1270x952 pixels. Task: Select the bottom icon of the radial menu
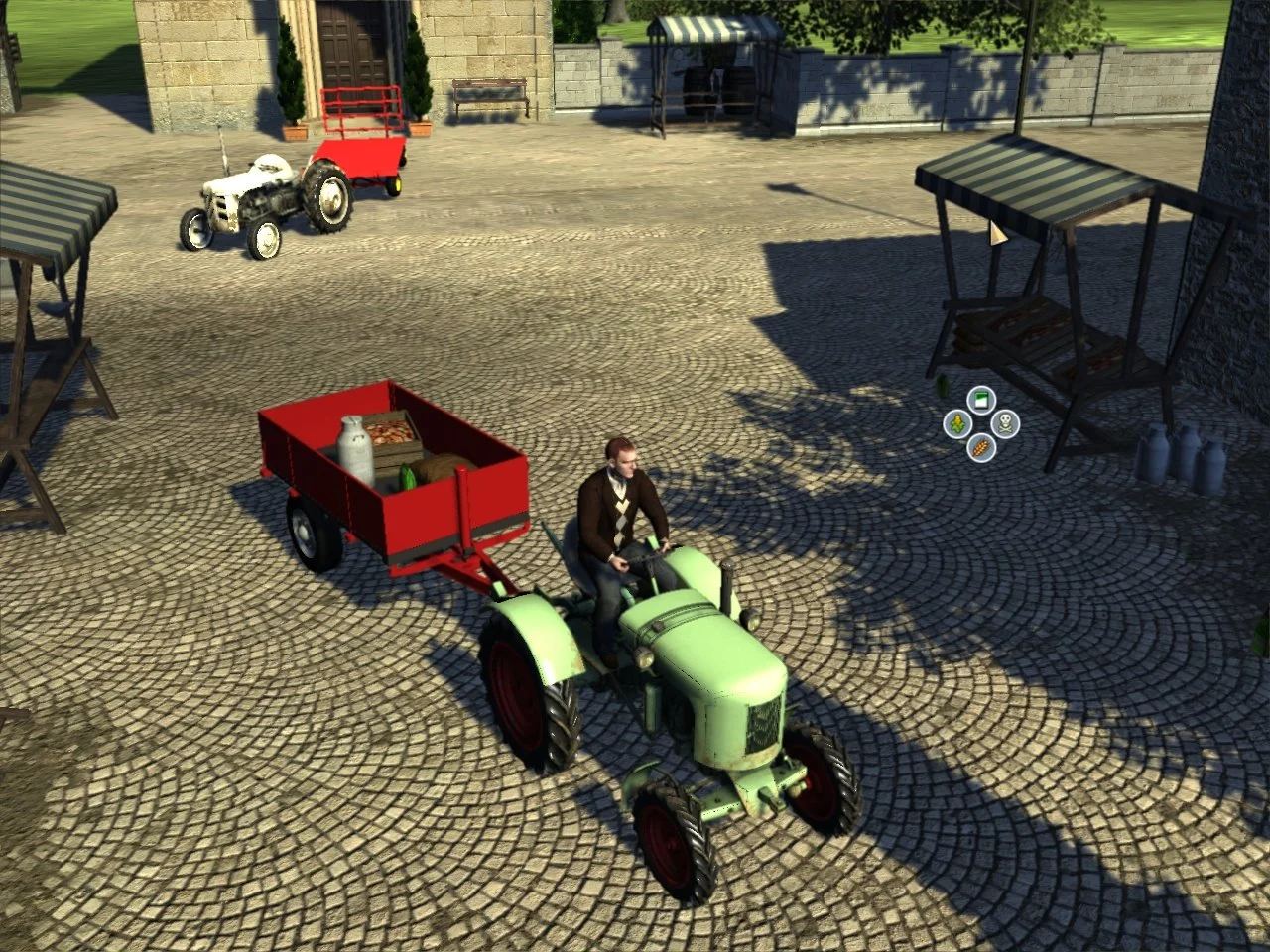click(980, 448)
